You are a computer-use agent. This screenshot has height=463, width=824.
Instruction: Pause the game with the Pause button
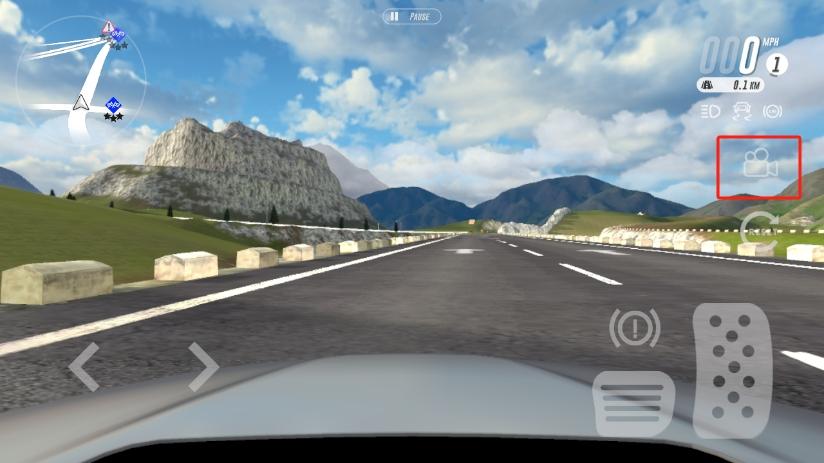(x=412, y=17)
